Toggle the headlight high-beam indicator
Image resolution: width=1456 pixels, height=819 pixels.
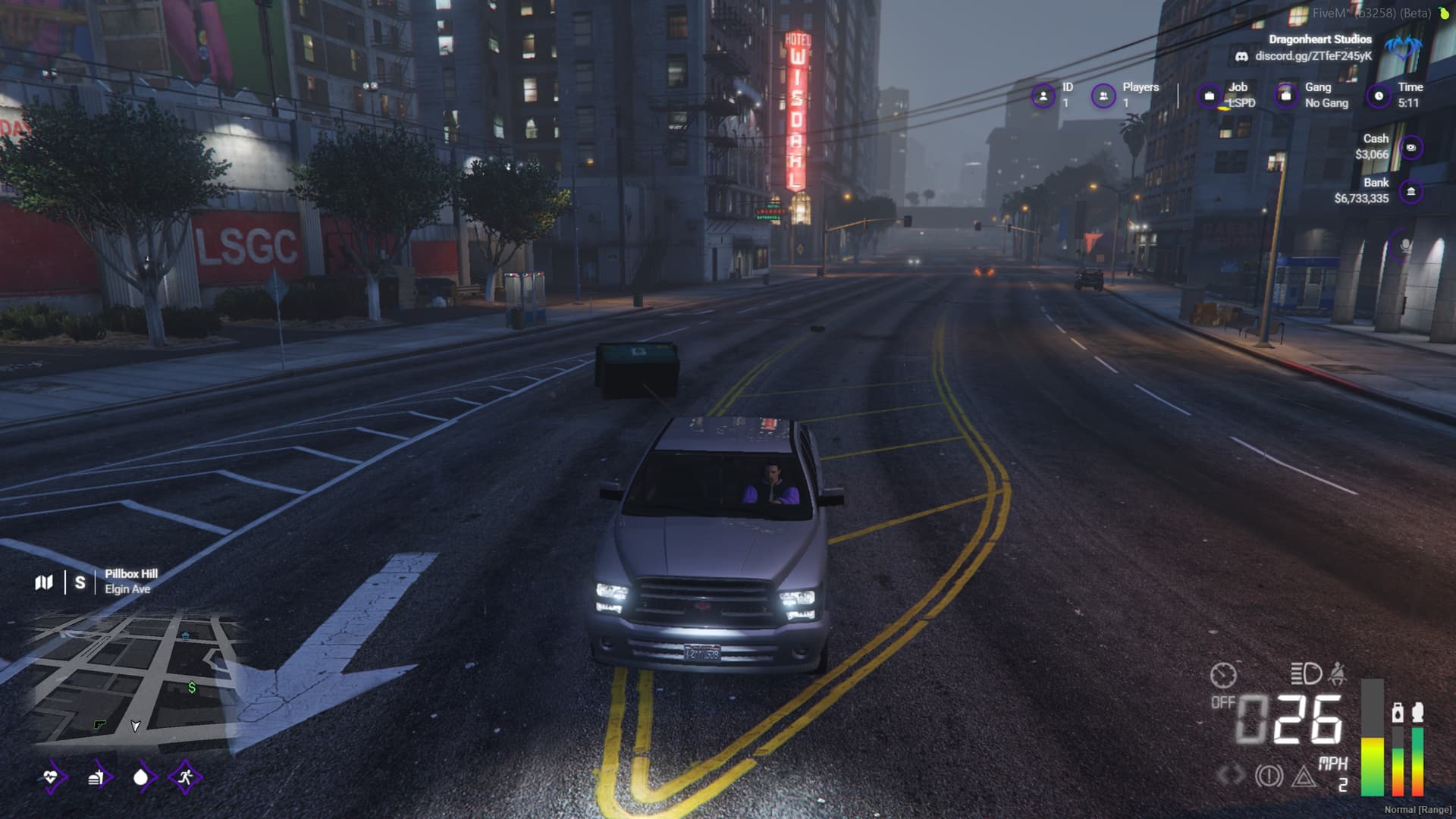click(x=1306, y=673)
